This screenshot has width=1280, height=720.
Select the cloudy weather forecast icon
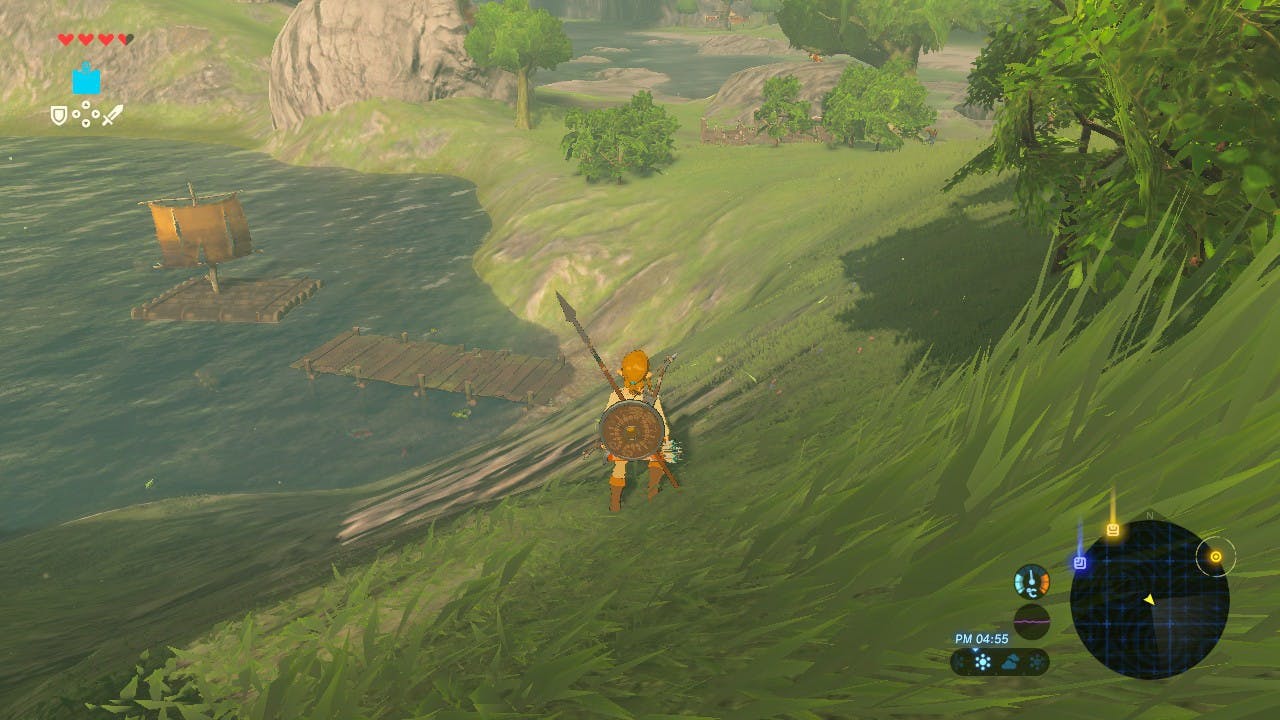(1011, 662)
